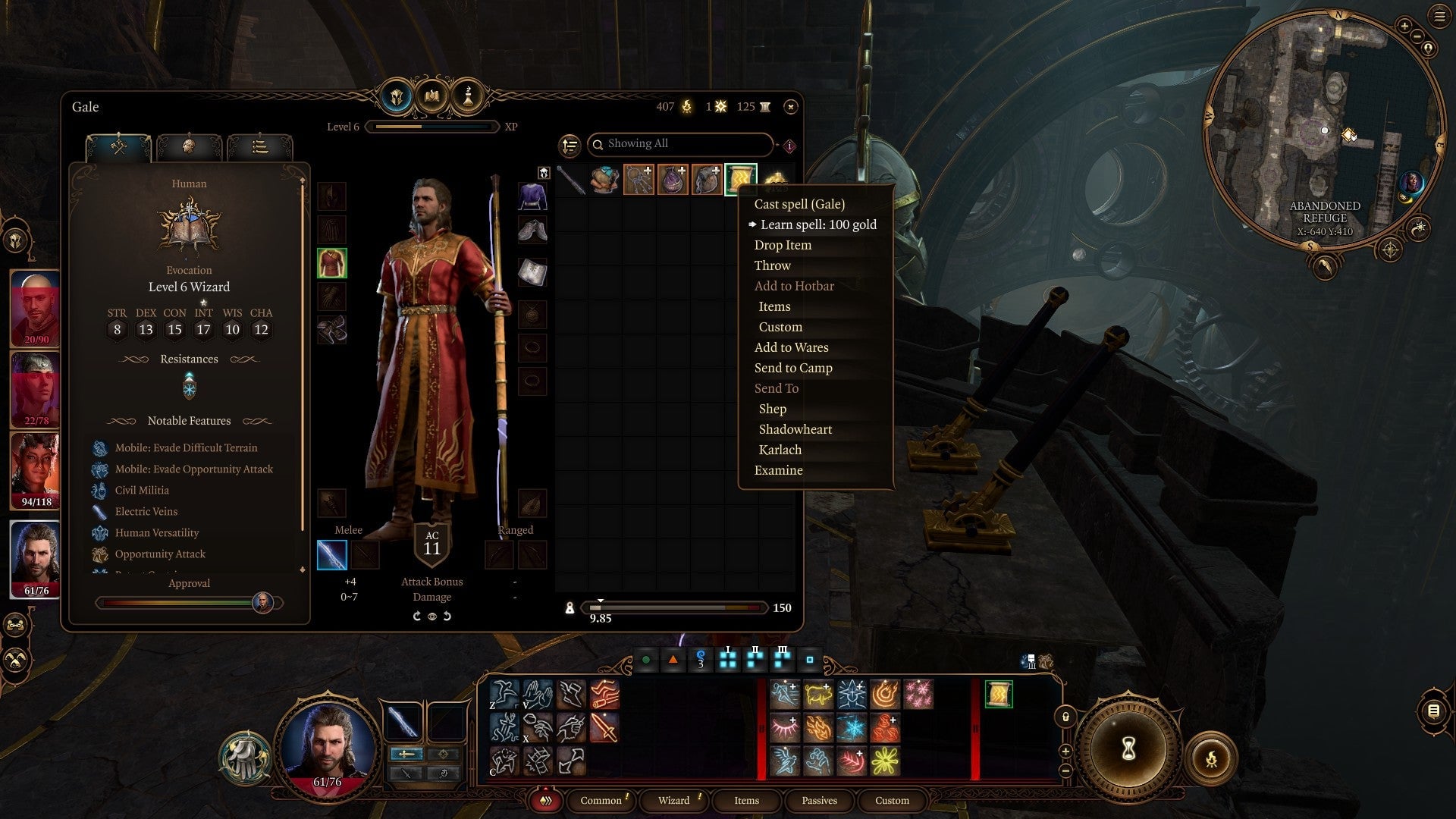Toggle the hotbar lock padlock

[x=1066, y=717]
